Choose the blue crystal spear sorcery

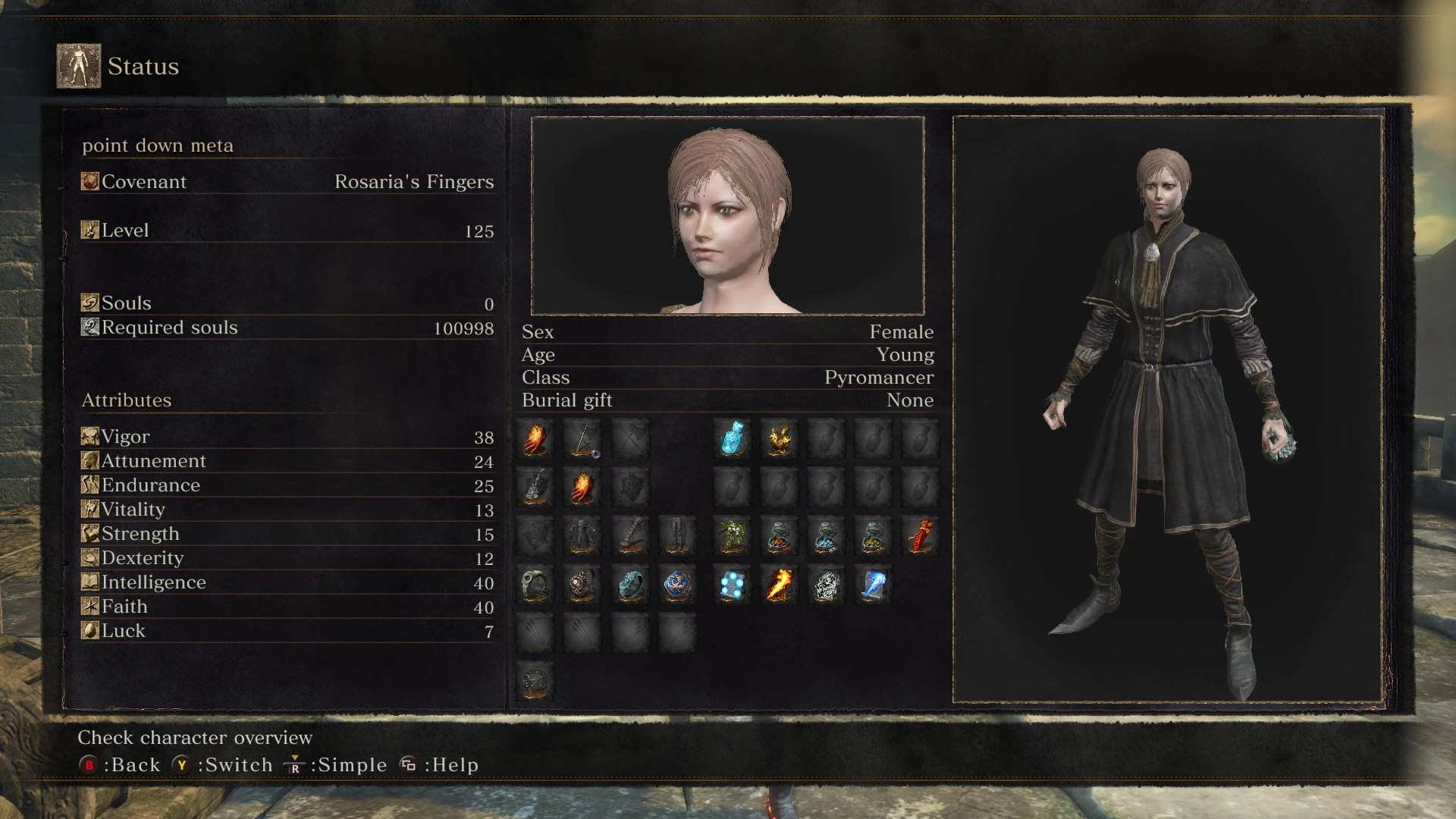[x=873, y=585]
